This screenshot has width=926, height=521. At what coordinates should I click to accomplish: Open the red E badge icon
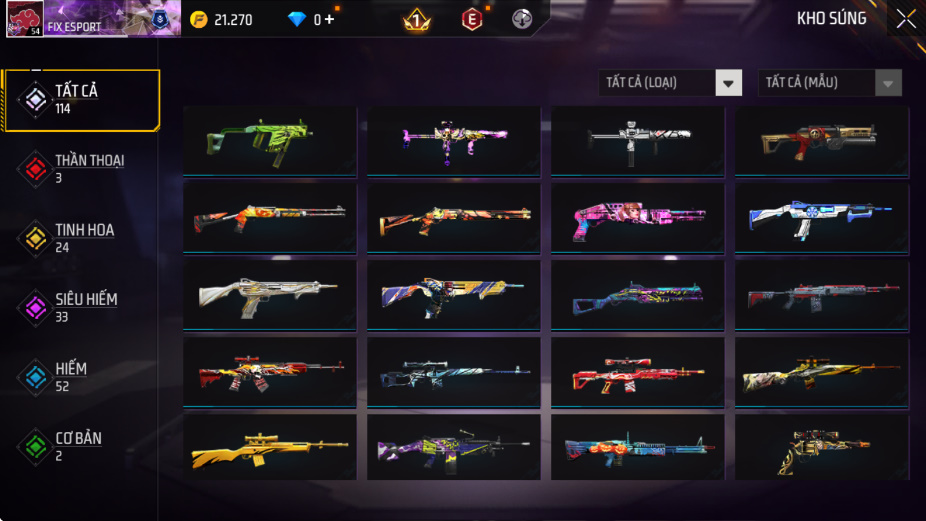(471, 19)
